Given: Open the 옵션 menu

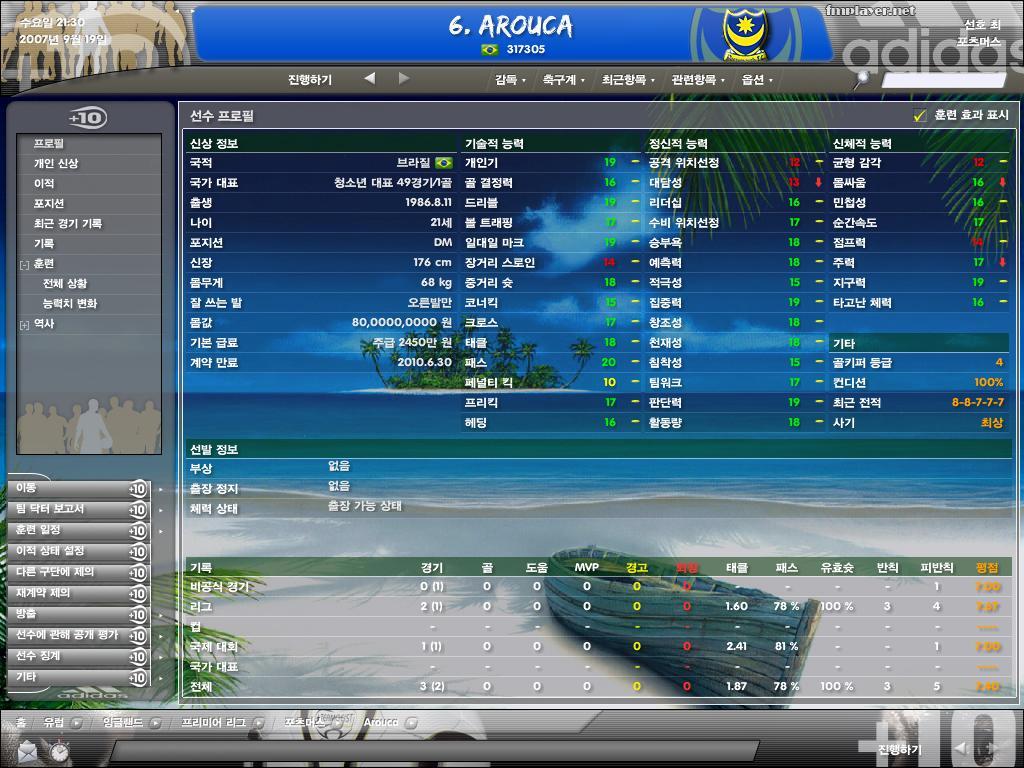Looking at the screenshot, I should click(756, 80).
